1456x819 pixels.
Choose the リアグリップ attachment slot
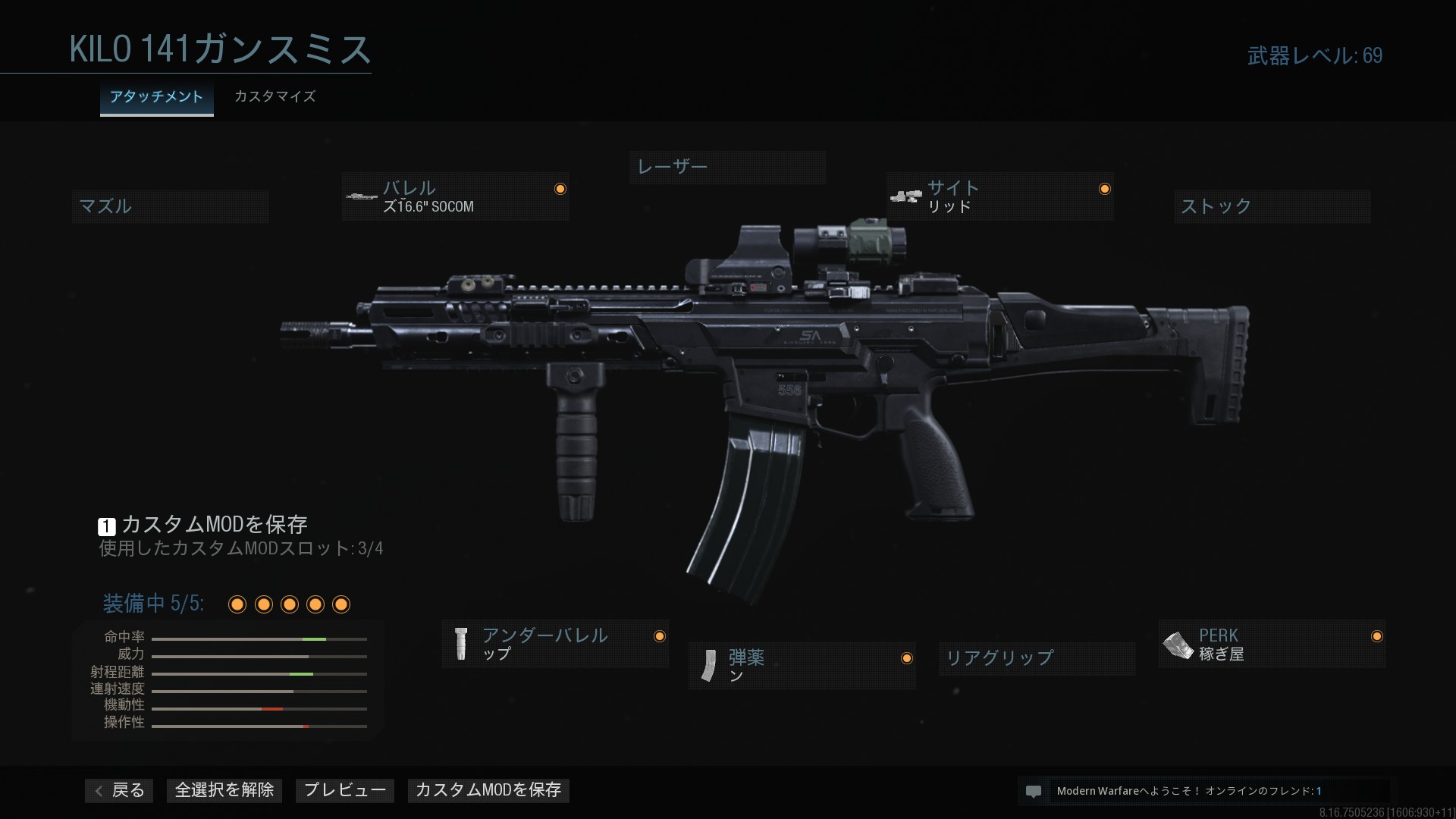[x=1036, y=657]
